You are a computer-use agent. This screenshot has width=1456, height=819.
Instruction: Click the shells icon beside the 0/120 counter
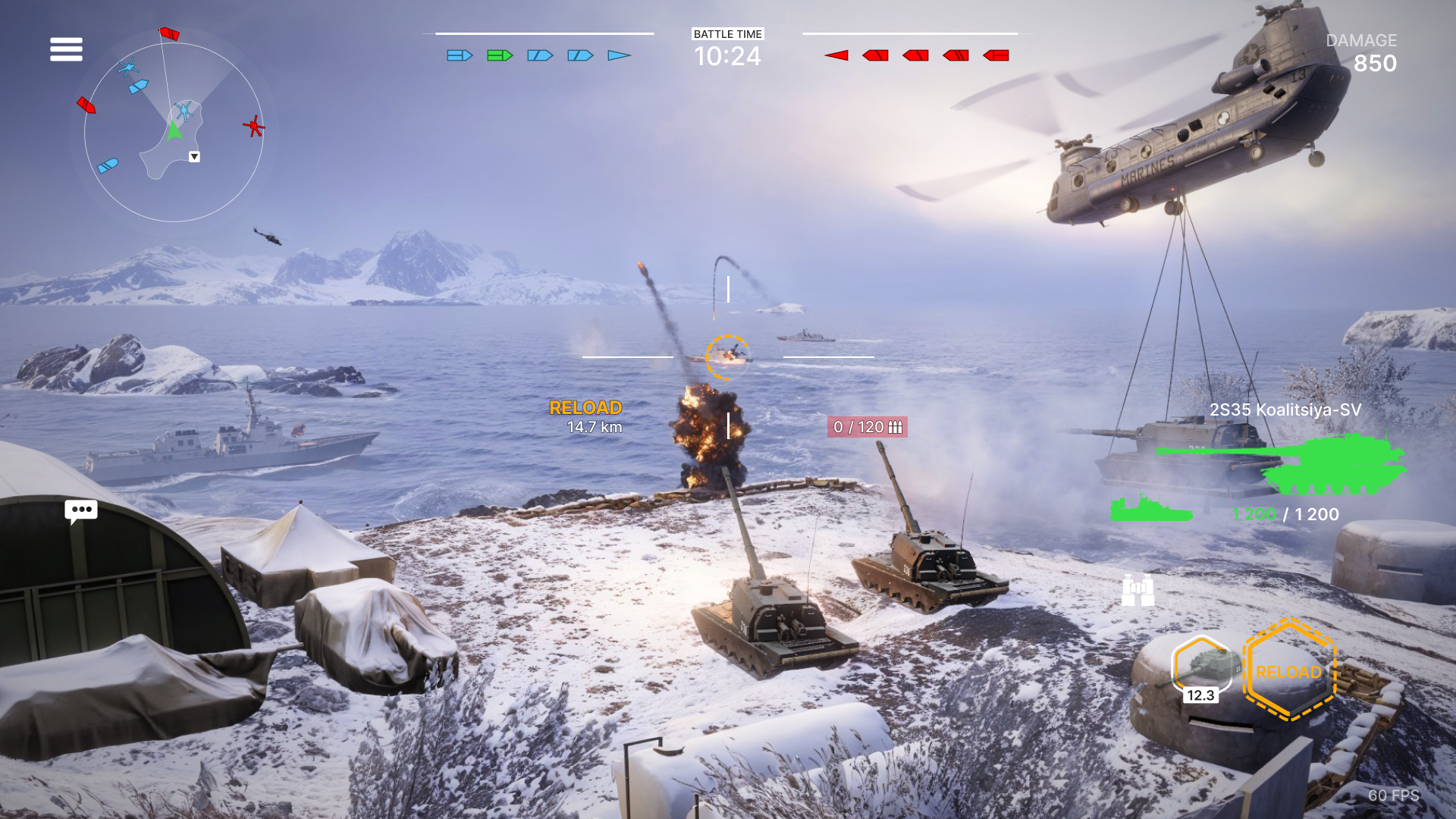pyautogui.click(x=895, y=428)
